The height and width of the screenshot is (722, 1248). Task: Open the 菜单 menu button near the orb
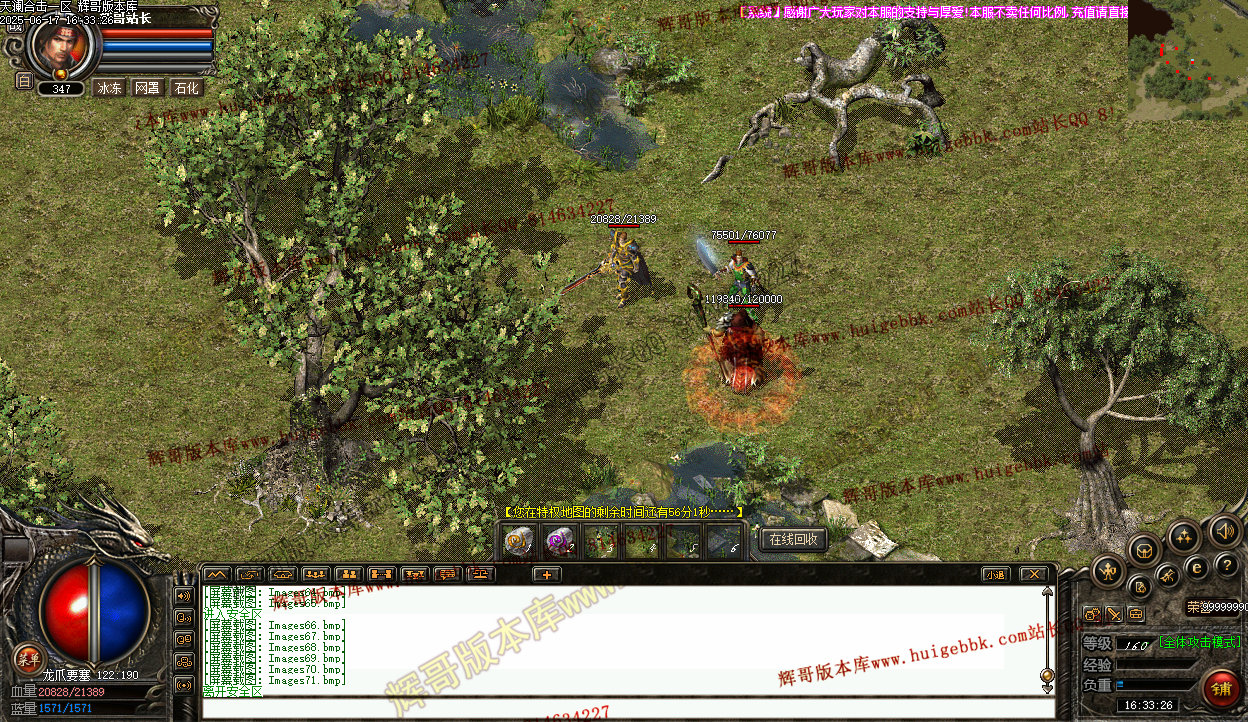(x=28, y=657)
